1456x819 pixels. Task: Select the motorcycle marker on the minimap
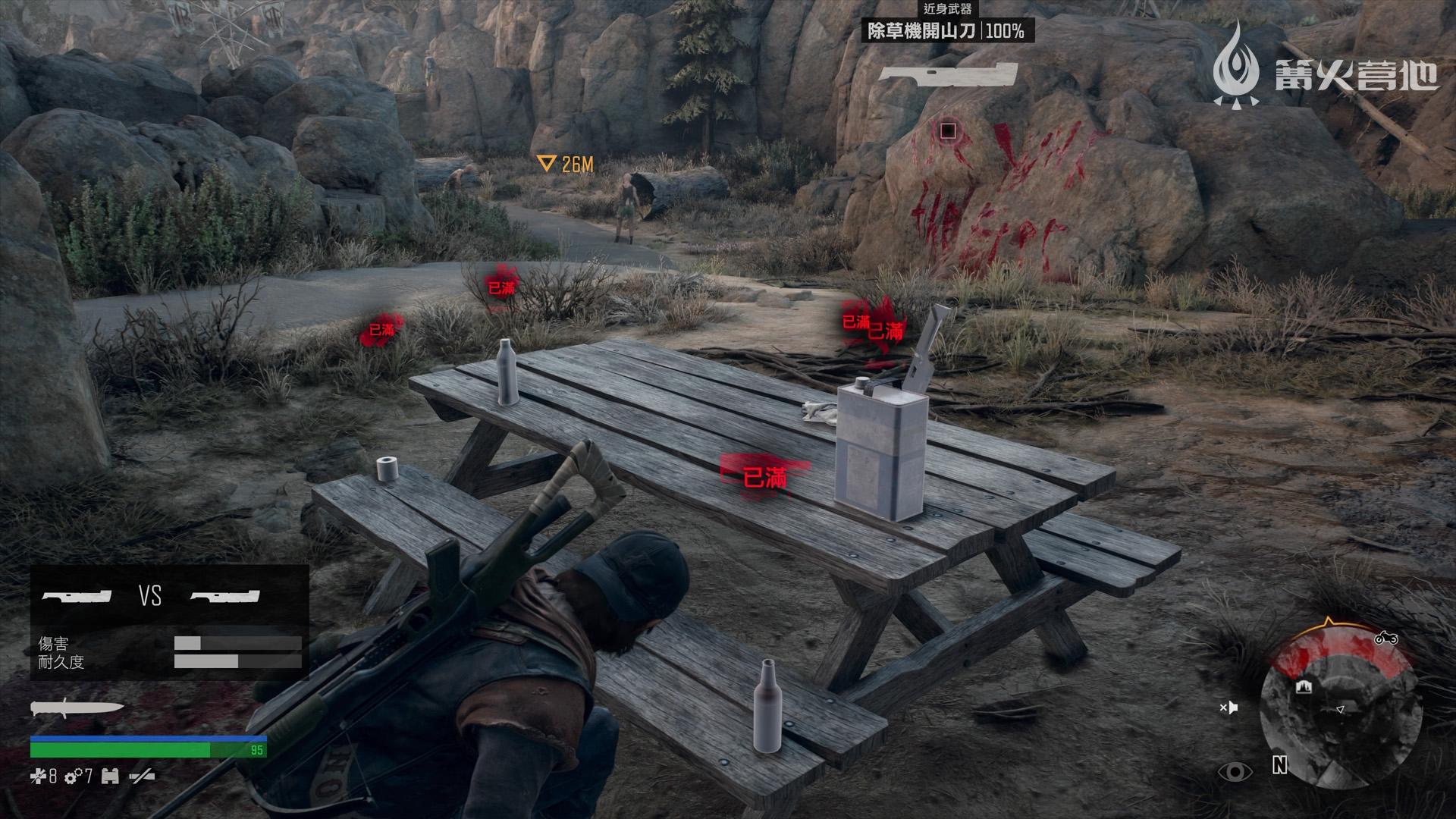(1386, 639)
